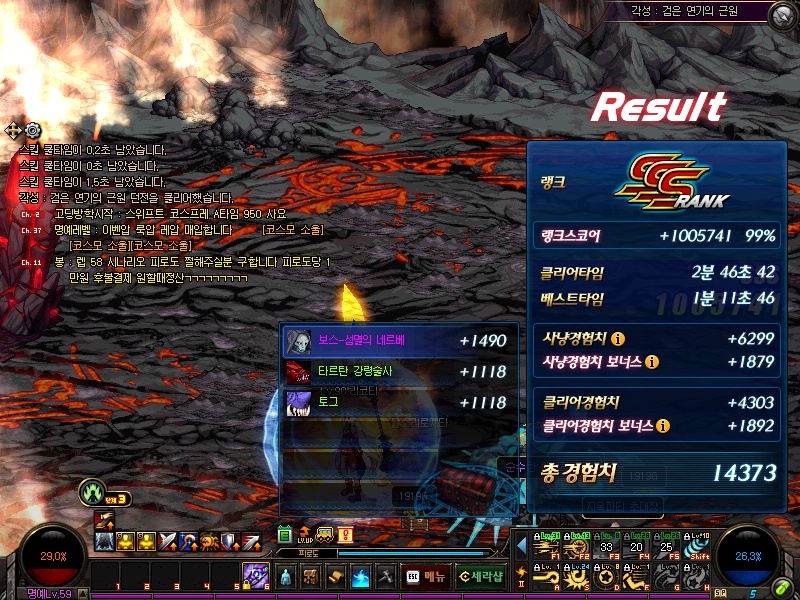Open the 세라샵 cash shop
Image resolution: width=800 pixels, height=600 pixels.
point(479,577)
